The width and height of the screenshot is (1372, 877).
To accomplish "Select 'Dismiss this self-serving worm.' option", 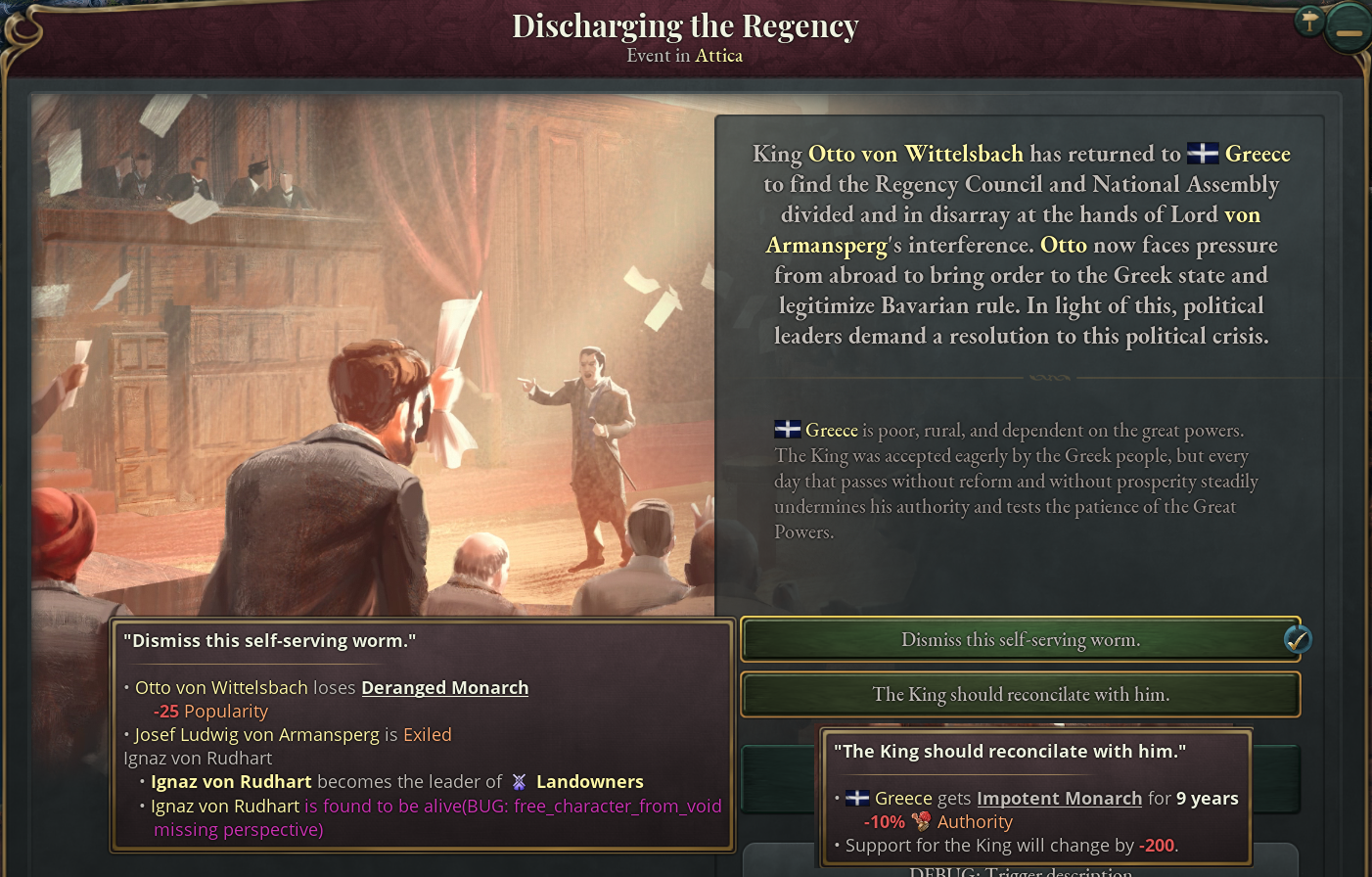I will (1021, 638).
